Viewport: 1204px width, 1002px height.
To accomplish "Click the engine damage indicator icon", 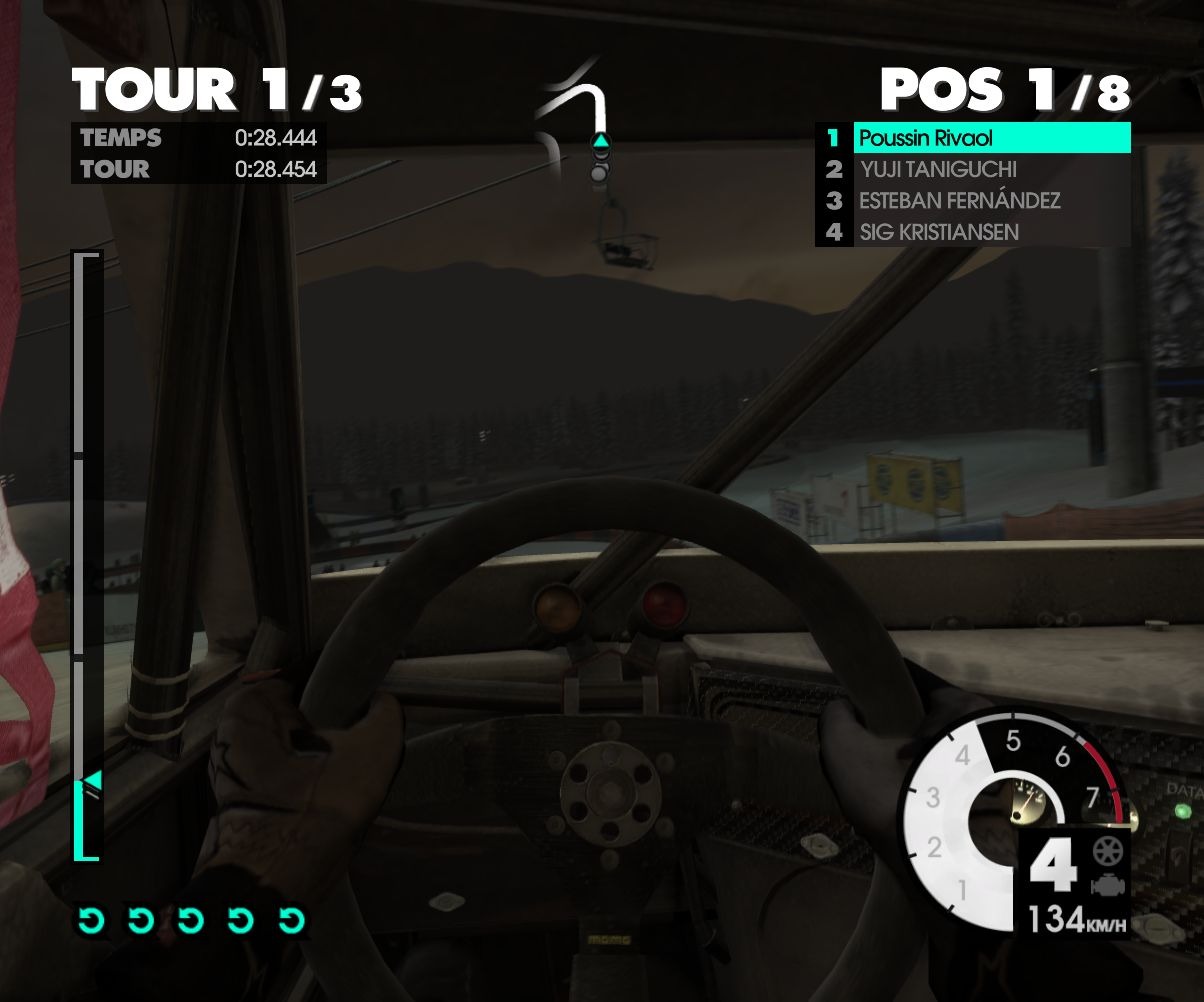I will 1106,885.
